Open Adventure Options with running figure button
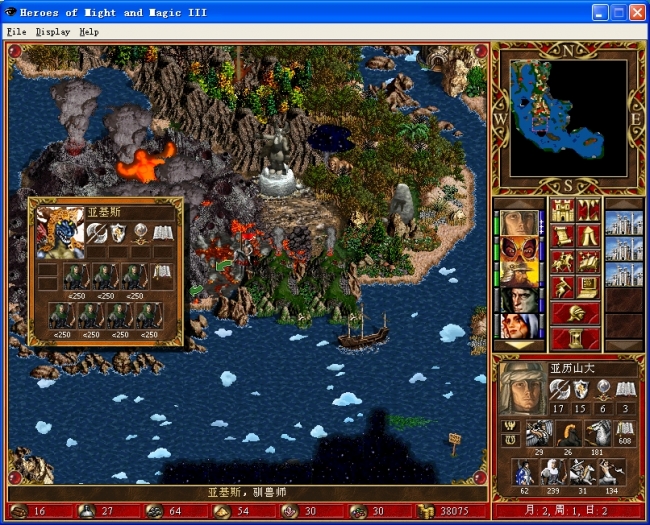 [x=562, y=288]
